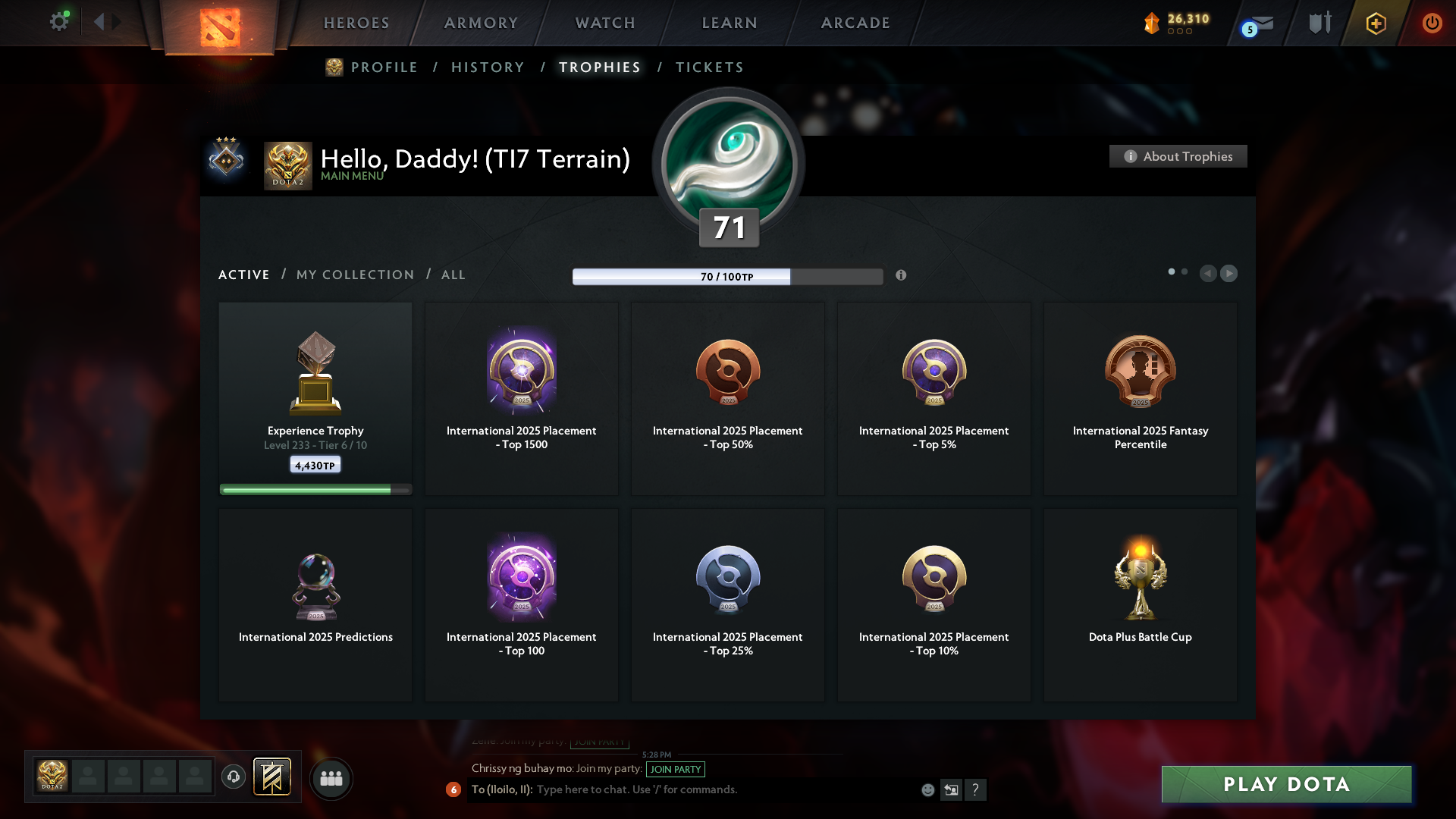Open the settings gear icon
Screen dimensions: 1456x819
(59, 22)
